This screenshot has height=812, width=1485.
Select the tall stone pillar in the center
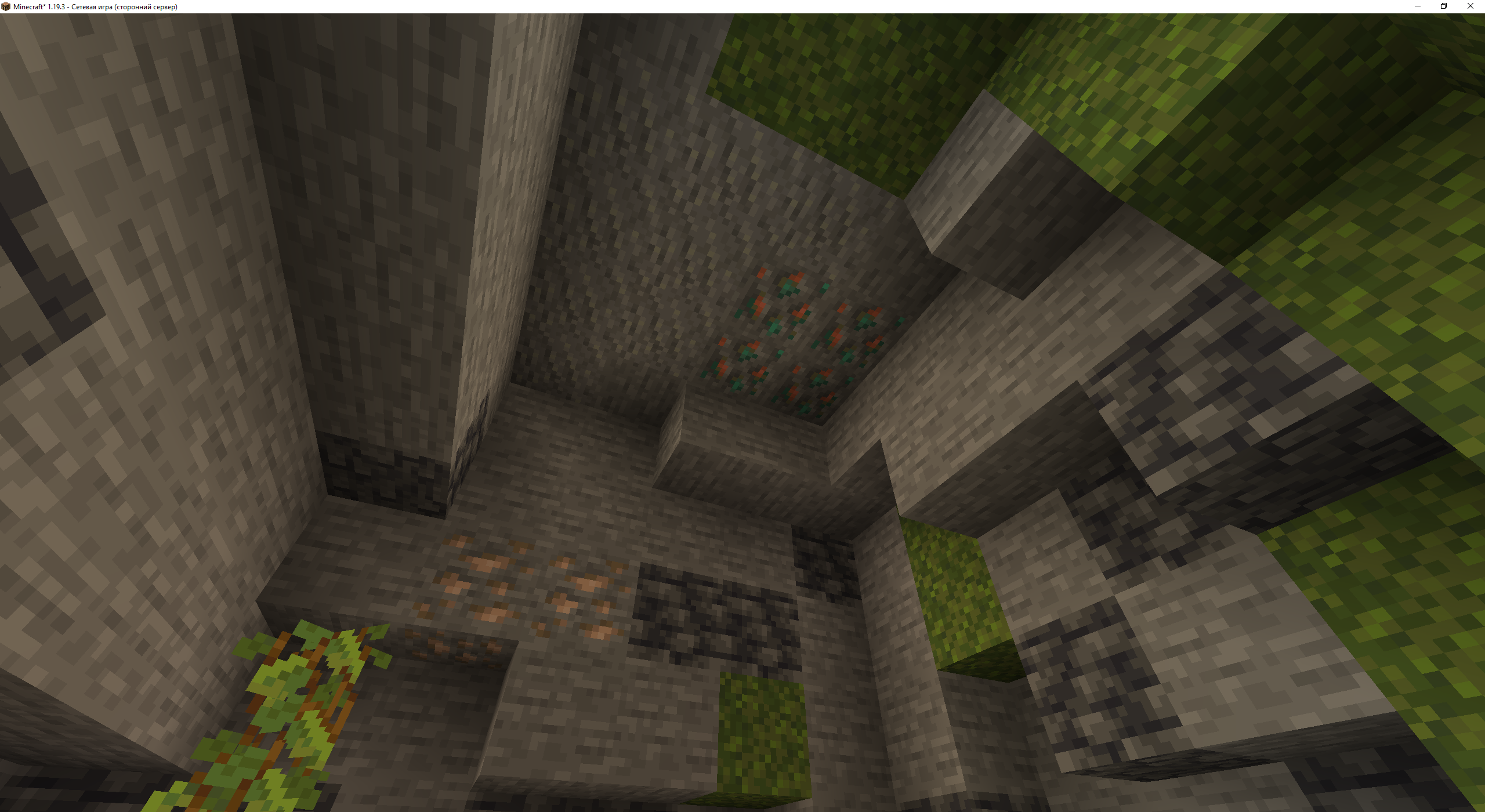[x=505, y=203]
